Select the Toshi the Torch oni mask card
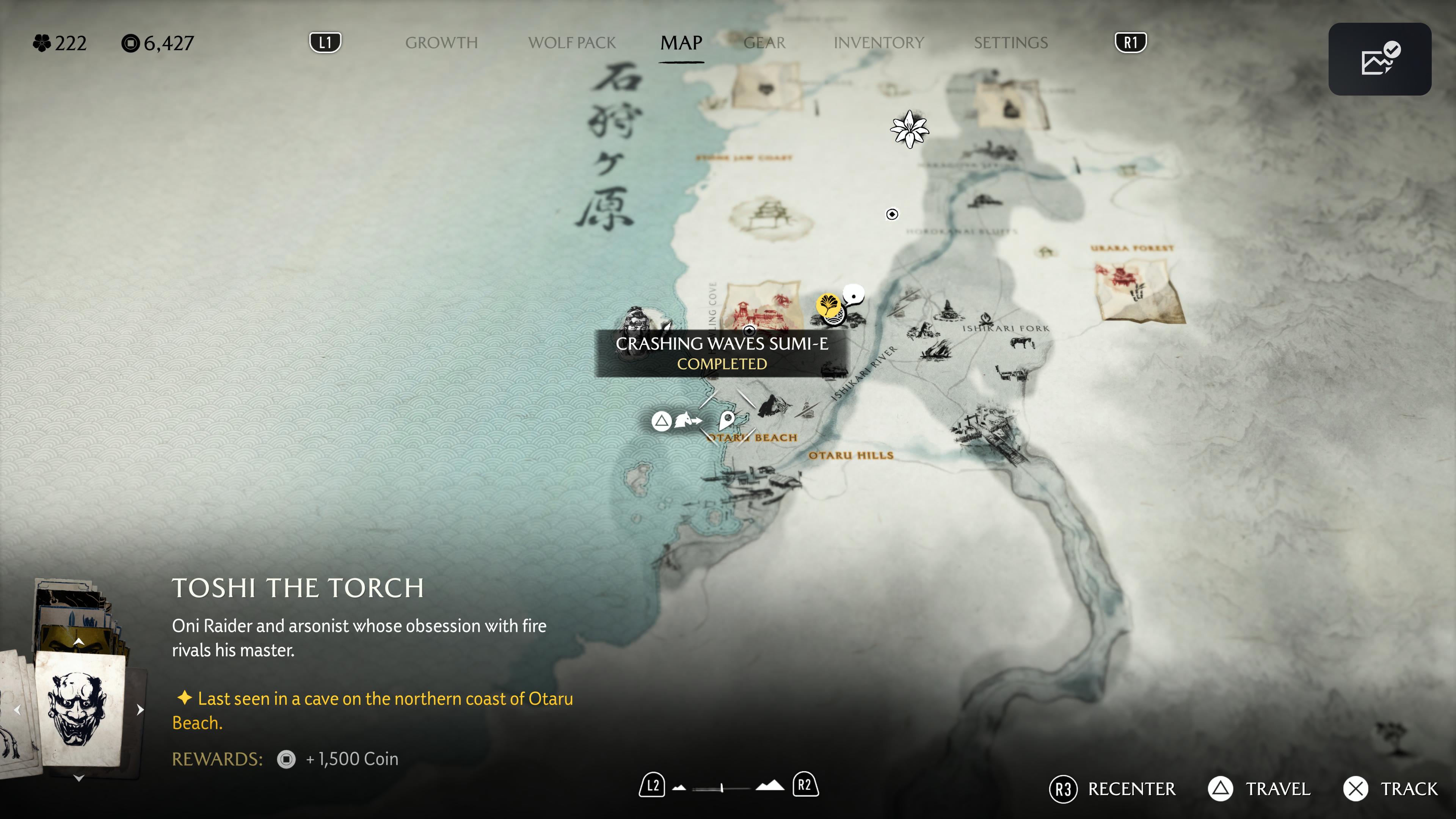This screenshot has width=1456, height=819. [80, 709]
